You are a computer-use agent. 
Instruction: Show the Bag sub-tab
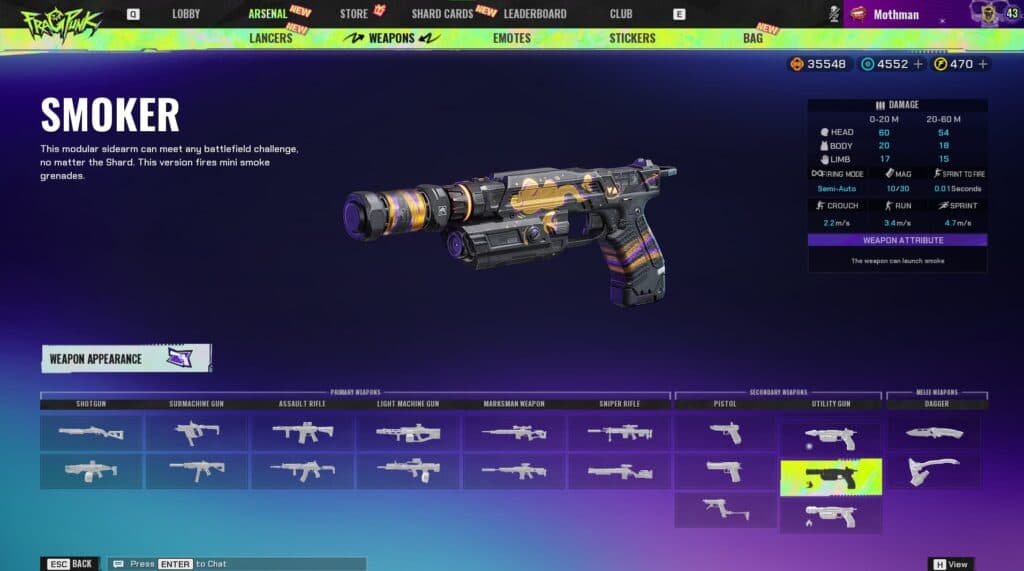pos(753,38)
